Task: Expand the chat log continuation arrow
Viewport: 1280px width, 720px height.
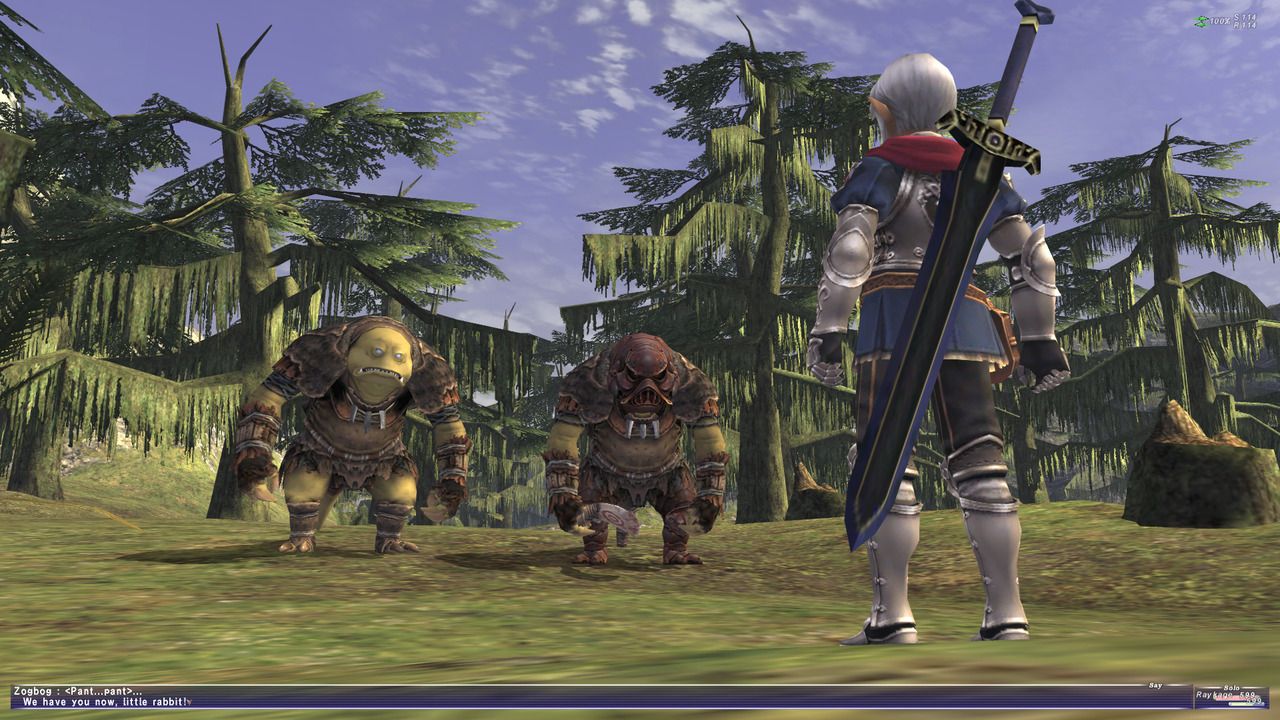Action: pyautogui.click(x=190, y=702)
